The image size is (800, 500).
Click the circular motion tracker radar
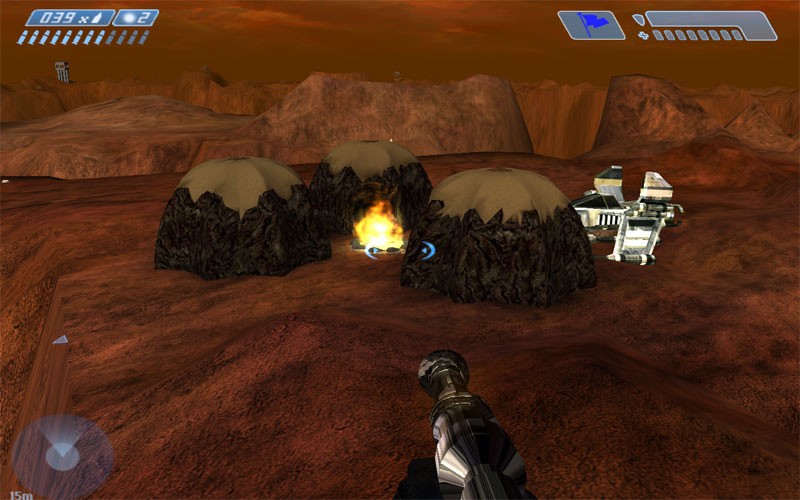[62, 455]
